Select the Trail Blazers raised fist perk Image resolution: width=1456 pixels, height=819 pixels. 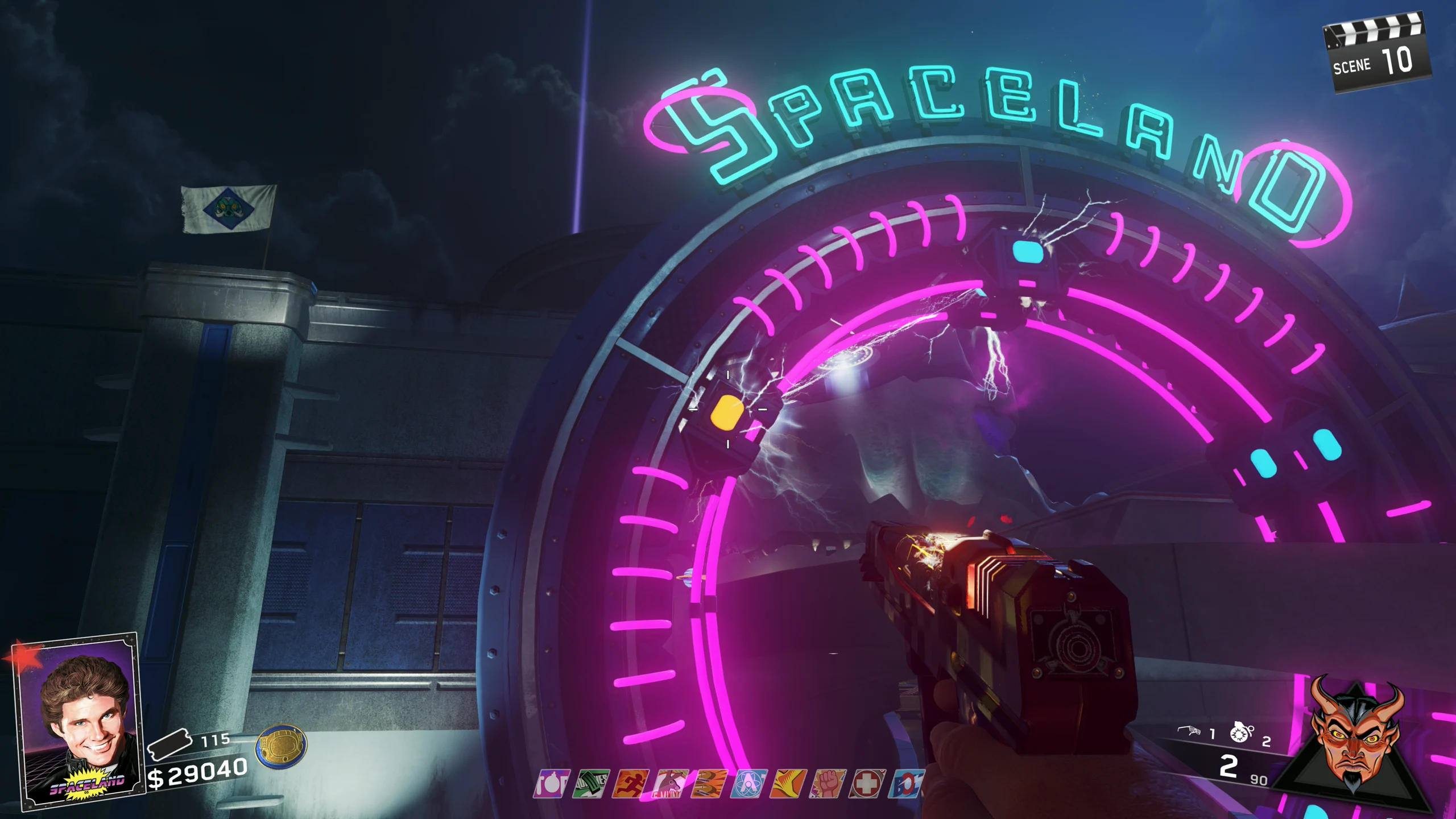(828, 784)
